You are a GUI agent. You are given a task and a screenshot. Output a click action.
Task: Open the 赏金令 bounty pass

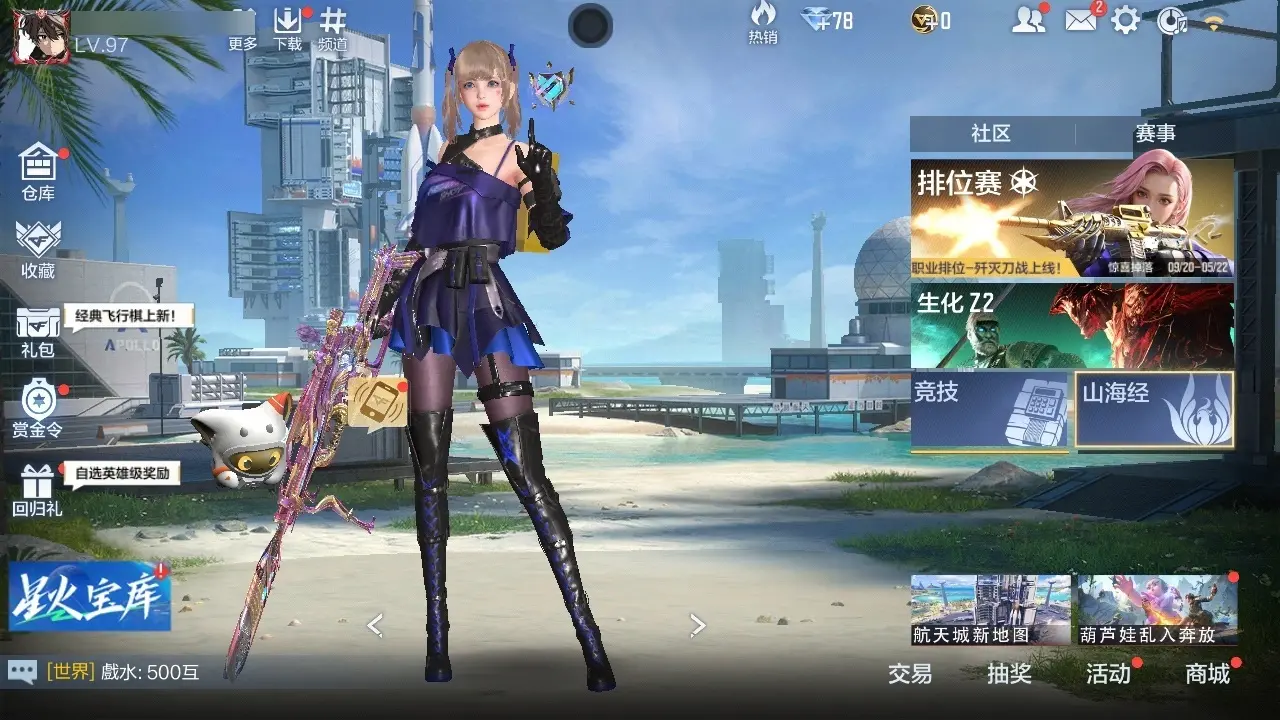click(38, 408)
